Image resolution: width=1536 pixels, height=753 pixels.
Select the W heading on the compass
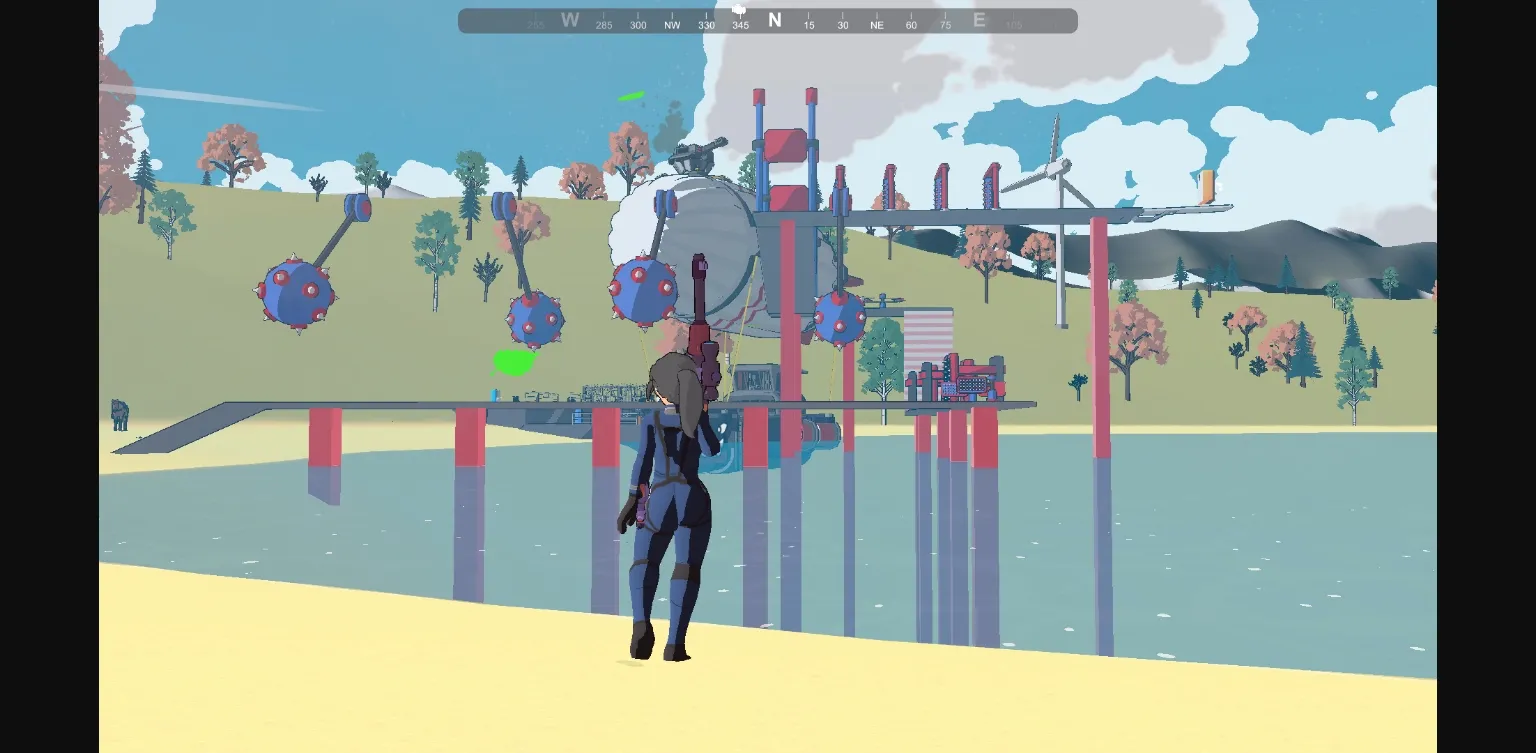570,20
